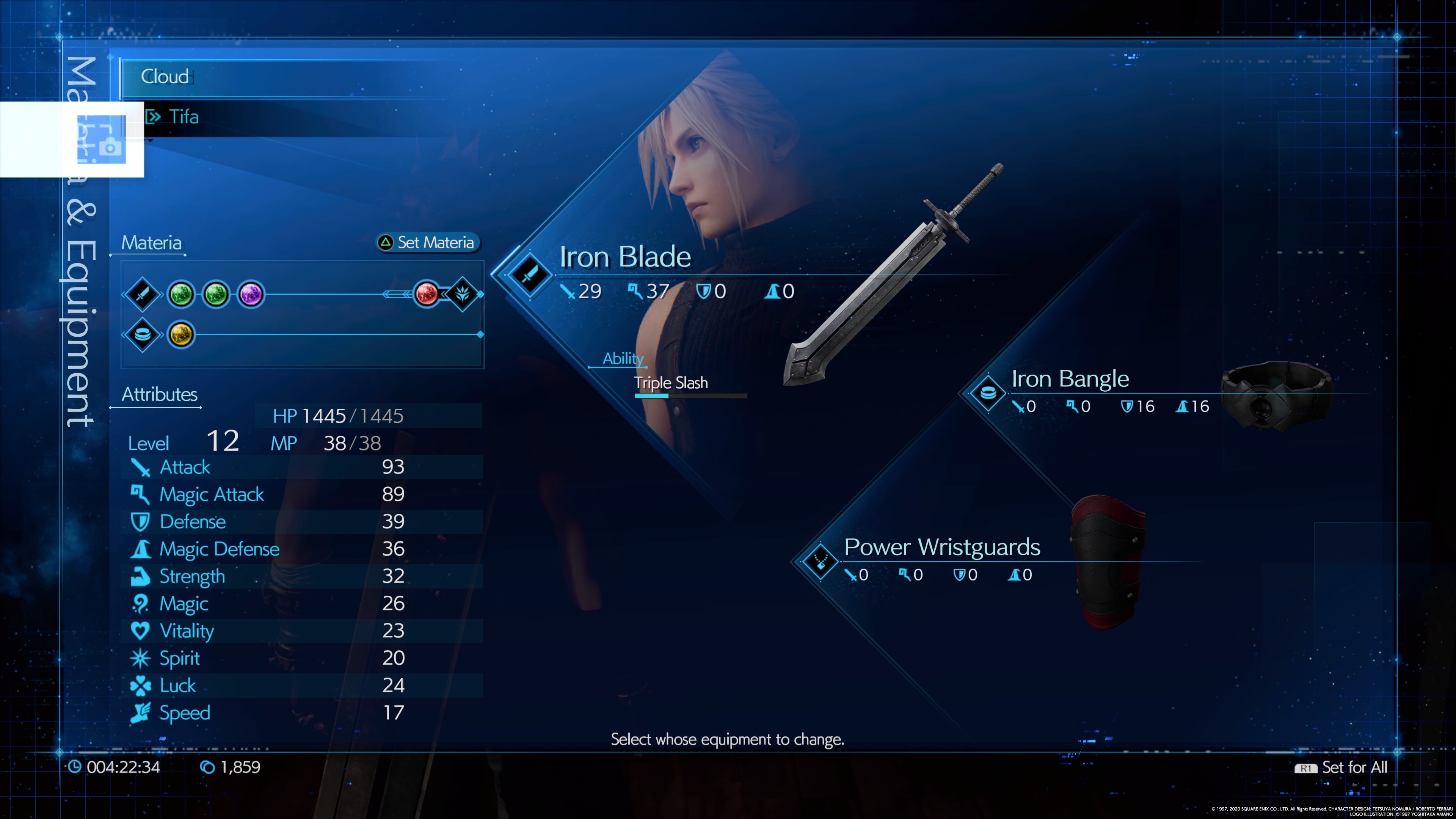The image size is (1456, 819).
Task: Click the Triple Slash ability
Action: tap(671, 383)
